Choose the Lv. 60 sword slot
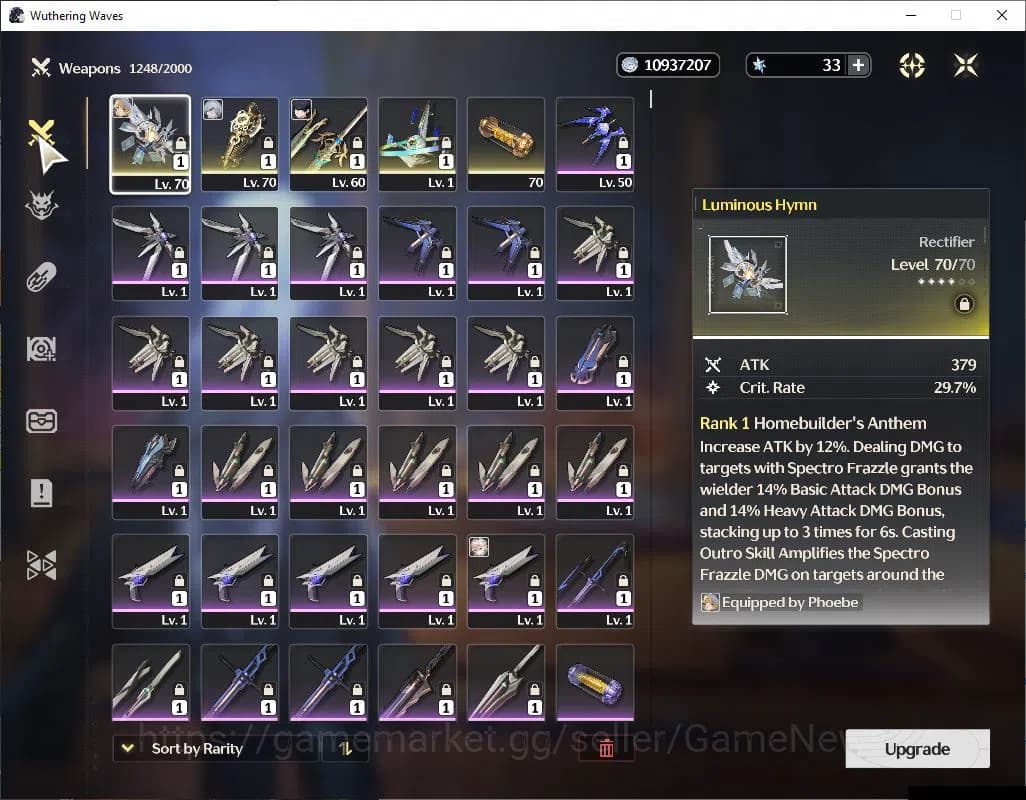Screen dimensions: 1026x800 pos(328,143)
